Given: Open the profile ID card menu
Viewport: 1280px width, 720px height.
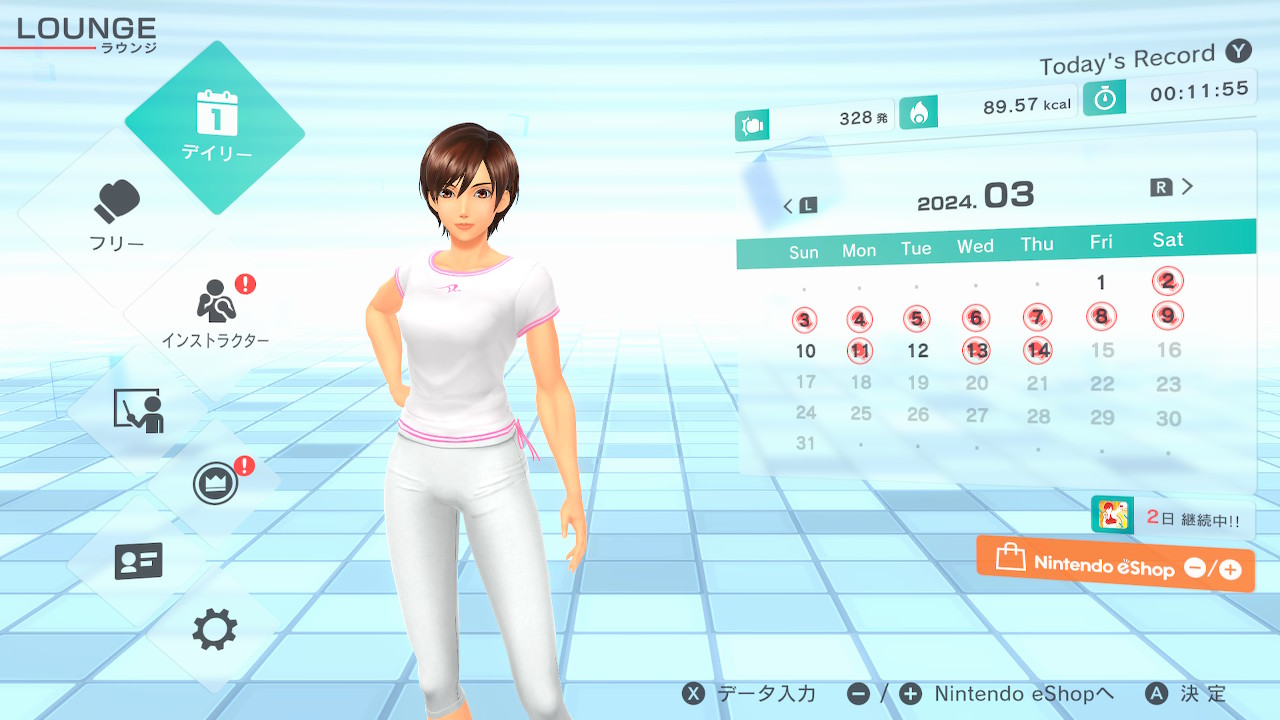Looking at the screenshot, I should tap(139, 561).
